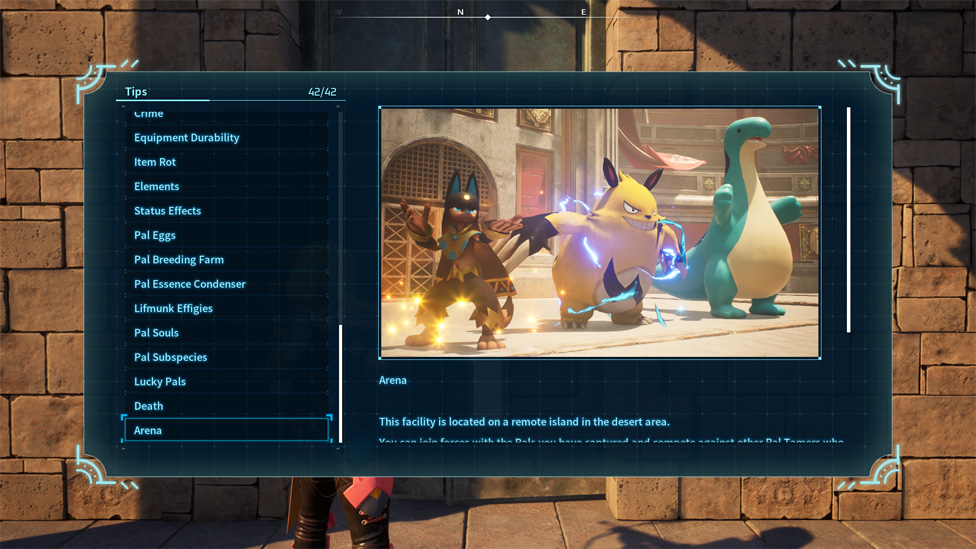976x549 pixels.
Task: Choose the Pal Subspecies entry
Action: [x=171, y=357]
